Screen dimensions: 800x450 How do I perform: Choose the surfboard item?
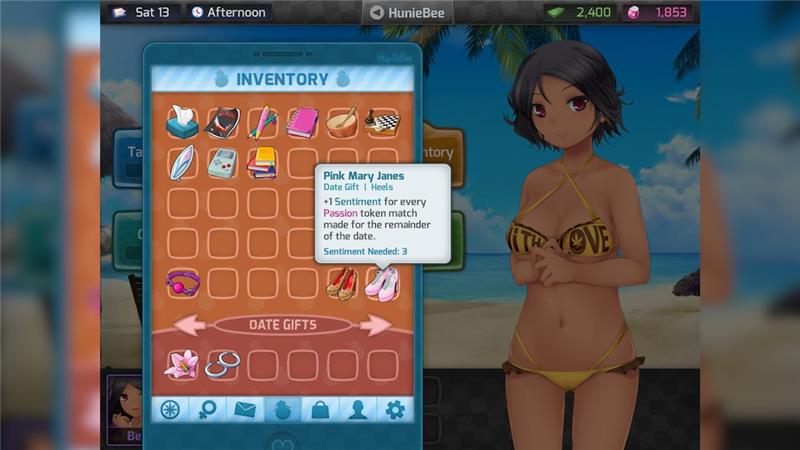coord(182,163)
